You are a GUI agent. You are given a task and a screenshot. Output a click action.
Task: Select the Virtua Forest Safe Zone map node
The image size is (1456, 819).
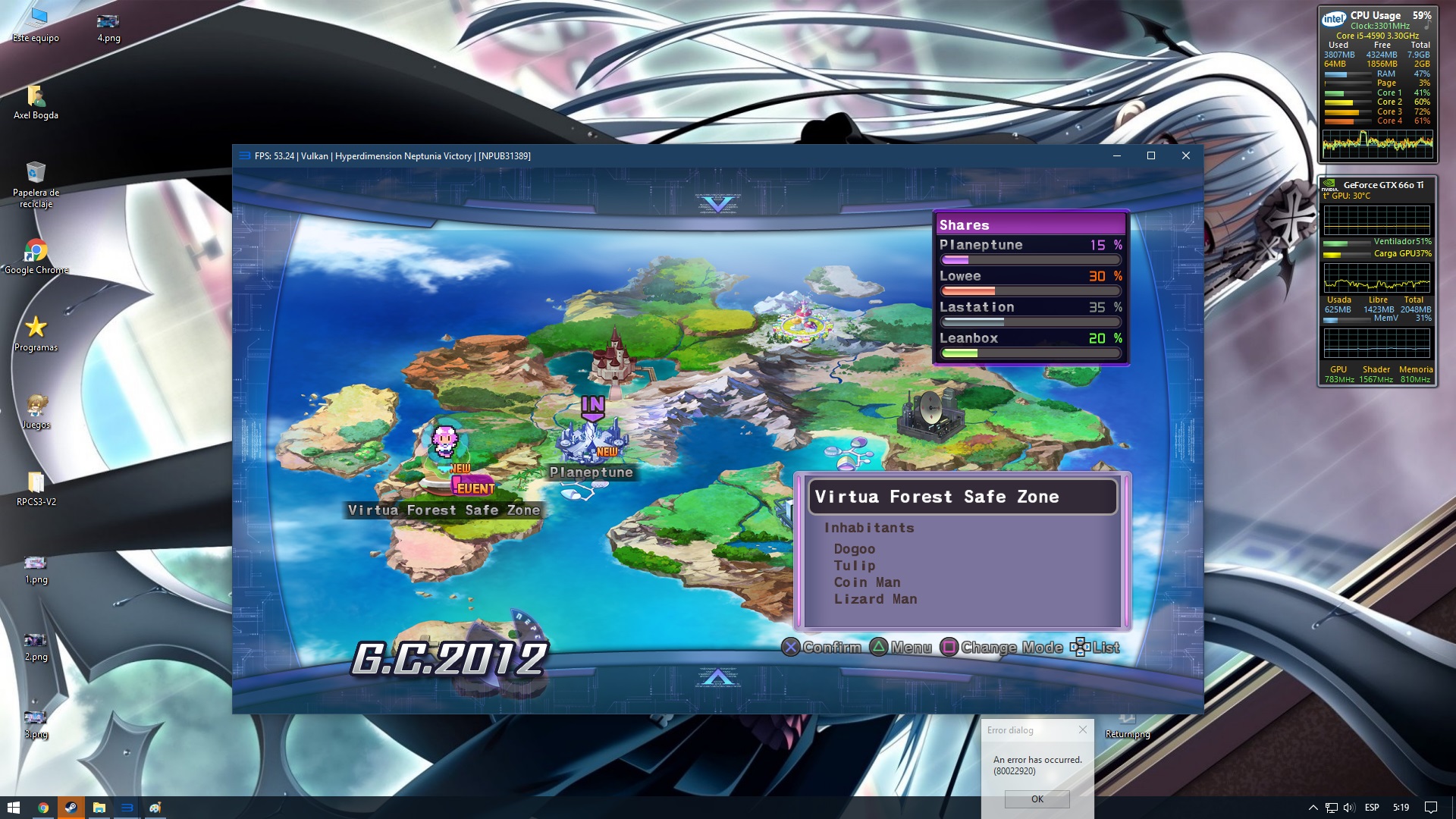(x=444, y=447)
